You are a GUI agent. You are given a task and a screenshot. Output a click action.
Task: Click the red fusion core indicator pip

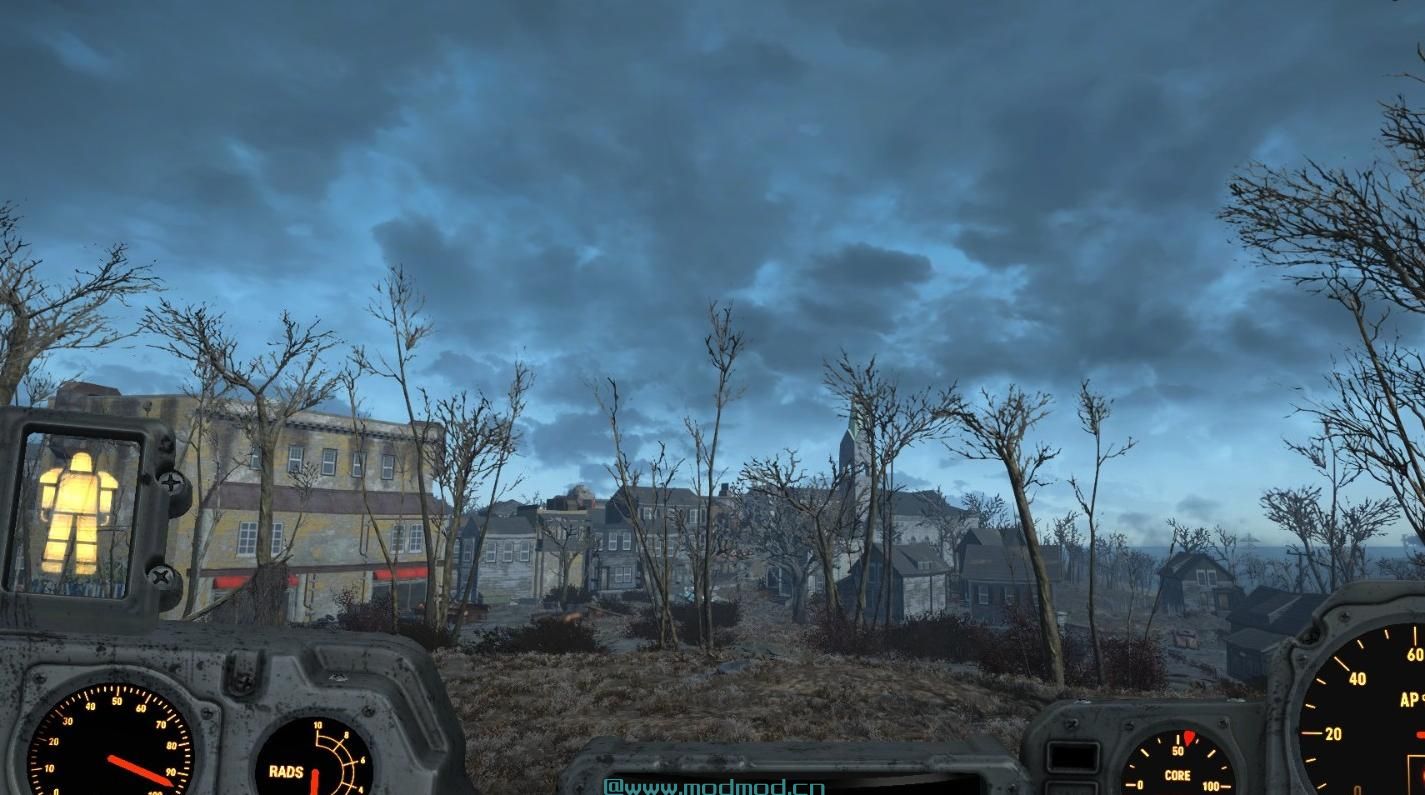1189,740
